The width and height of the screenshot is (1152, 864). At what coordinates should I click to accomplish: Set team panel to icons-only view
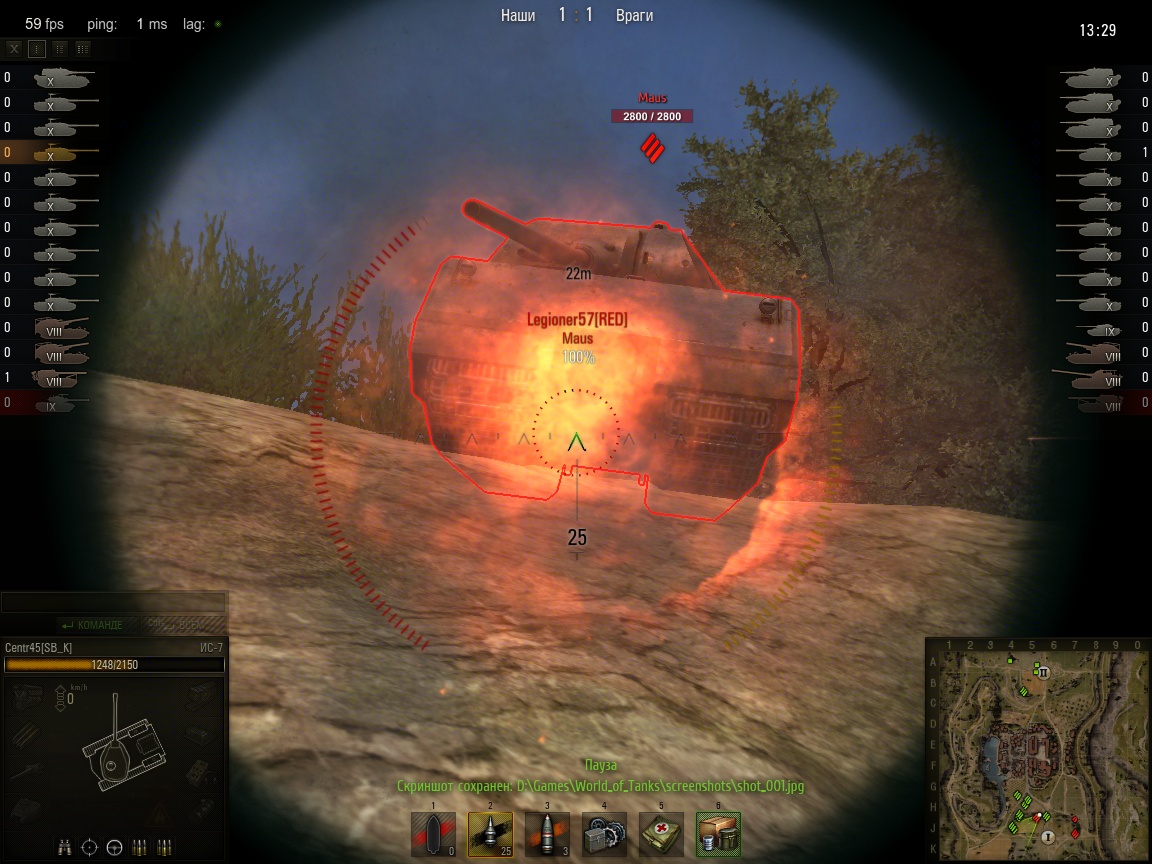[37, 48]
